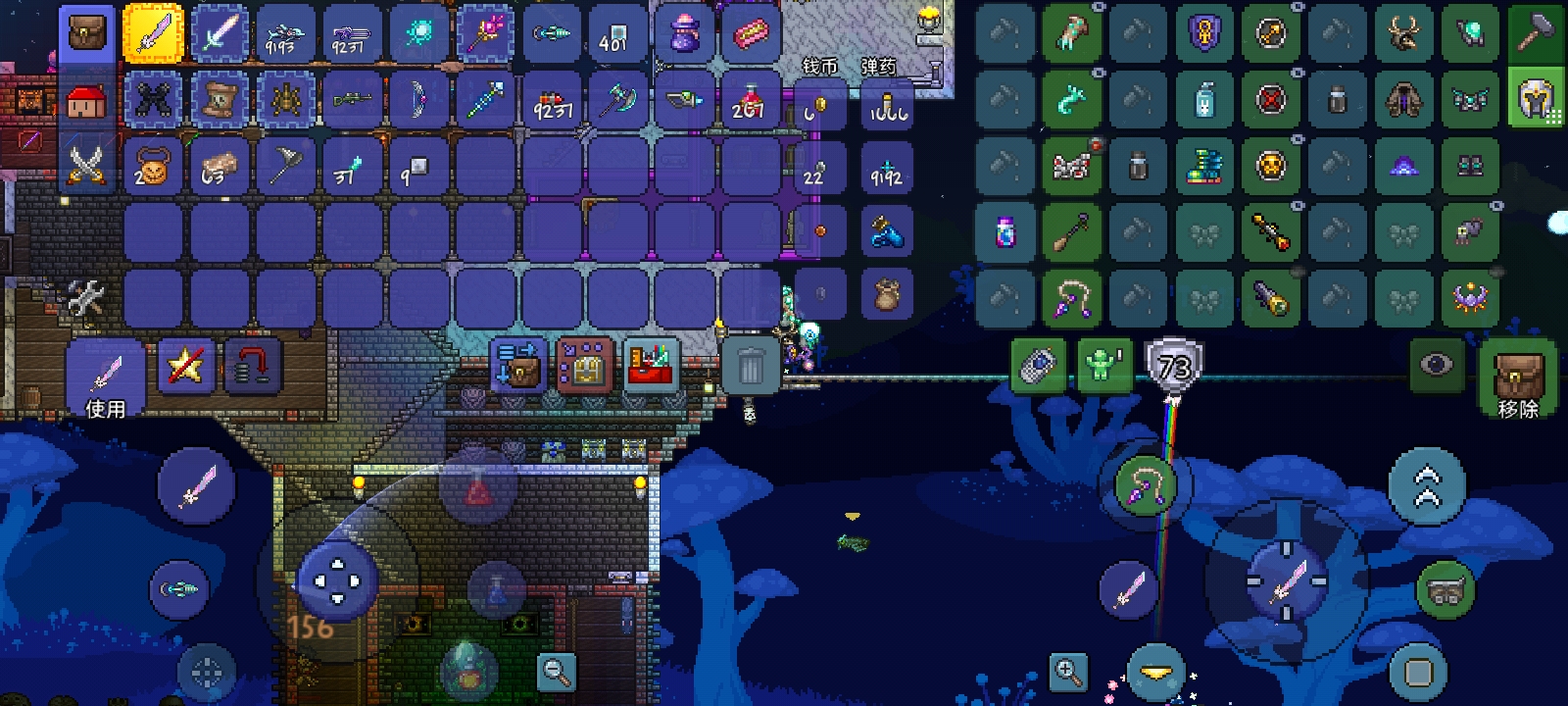This screenshot has width=1568, height=706.
Task: Open the helmet armor equipment tab
Action: point(1535,98)
